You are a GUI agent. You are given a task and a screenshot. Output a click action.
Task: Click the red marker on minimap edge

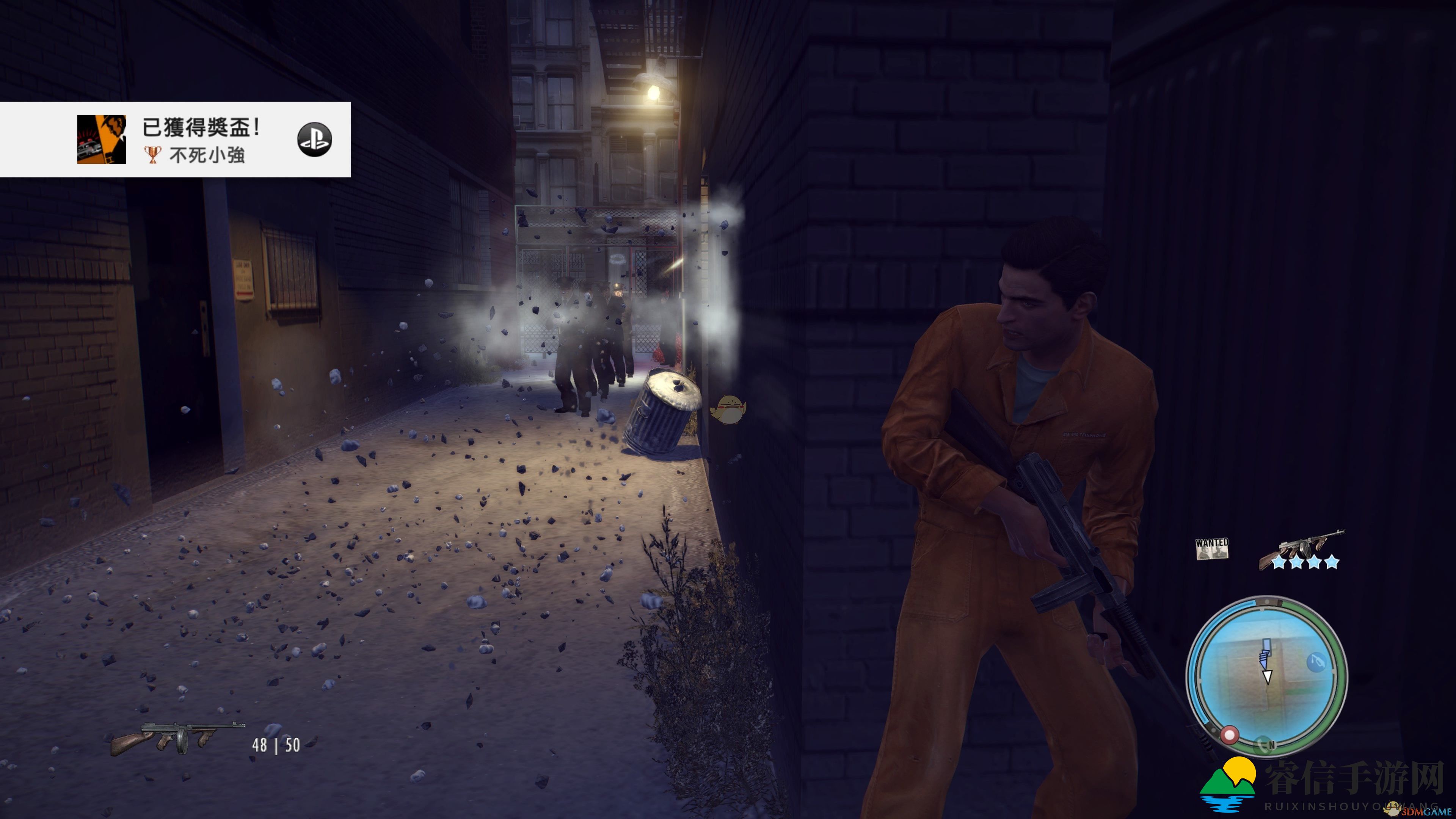click(1229, 735)
